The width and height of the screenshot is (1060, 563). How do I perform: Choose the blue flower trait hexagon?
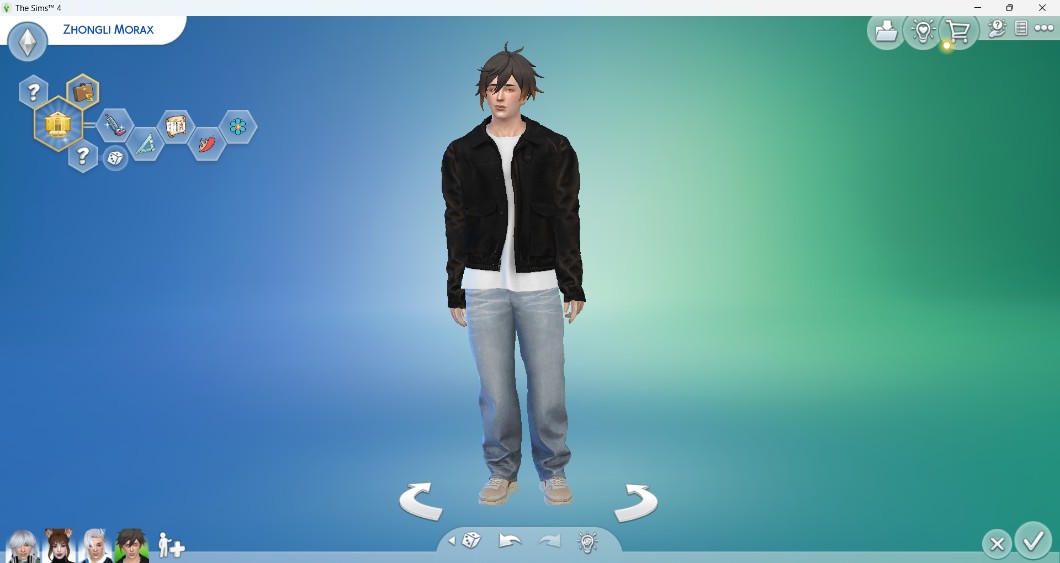pyautogui.click(x=238, y=126)
